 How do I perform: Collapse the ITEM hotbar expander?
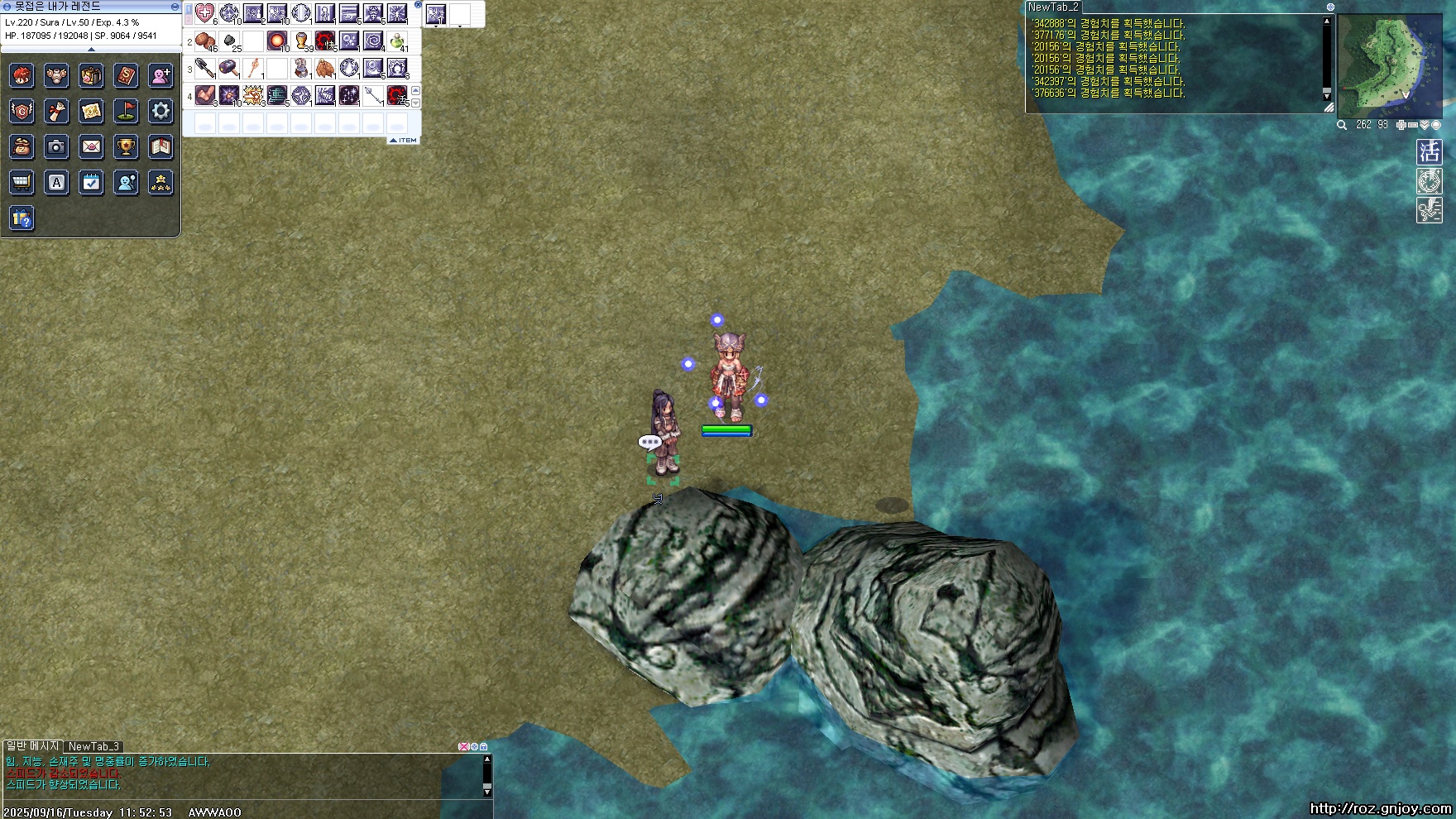coord(404,140)
